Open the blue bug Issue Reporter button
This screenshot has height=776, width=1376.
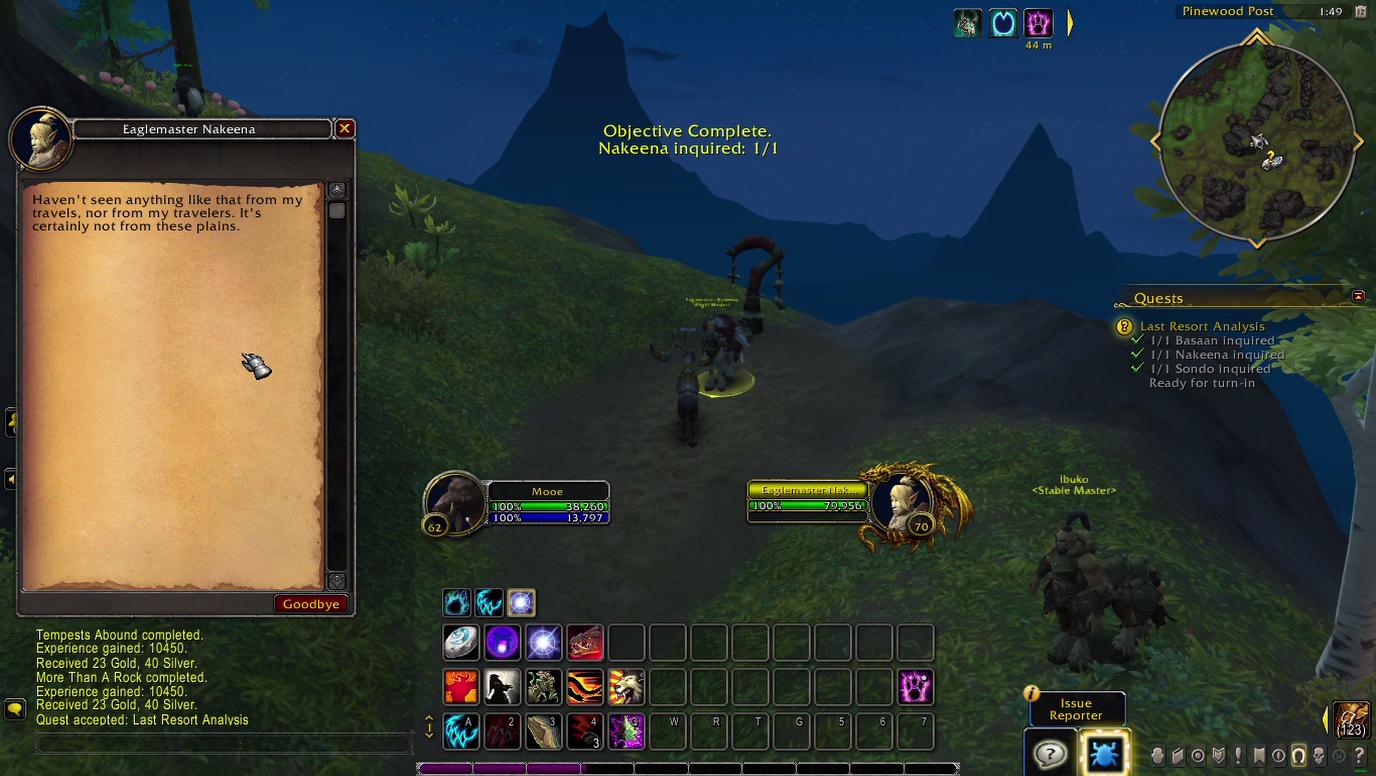click(1104, 753)
